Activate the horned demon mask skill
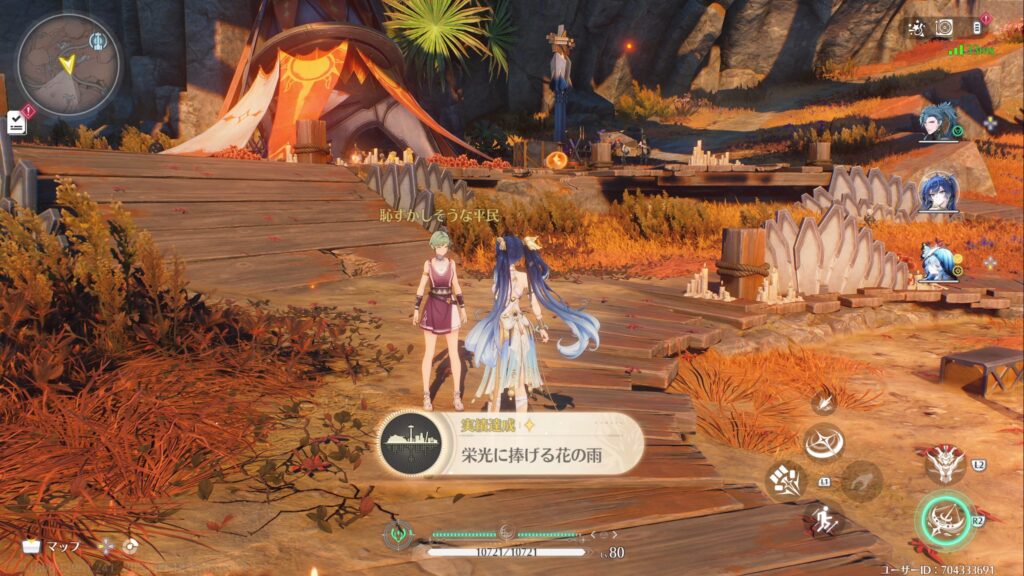Image resolution: width=1024 pixels, height=576 pixels. [943, 462]
